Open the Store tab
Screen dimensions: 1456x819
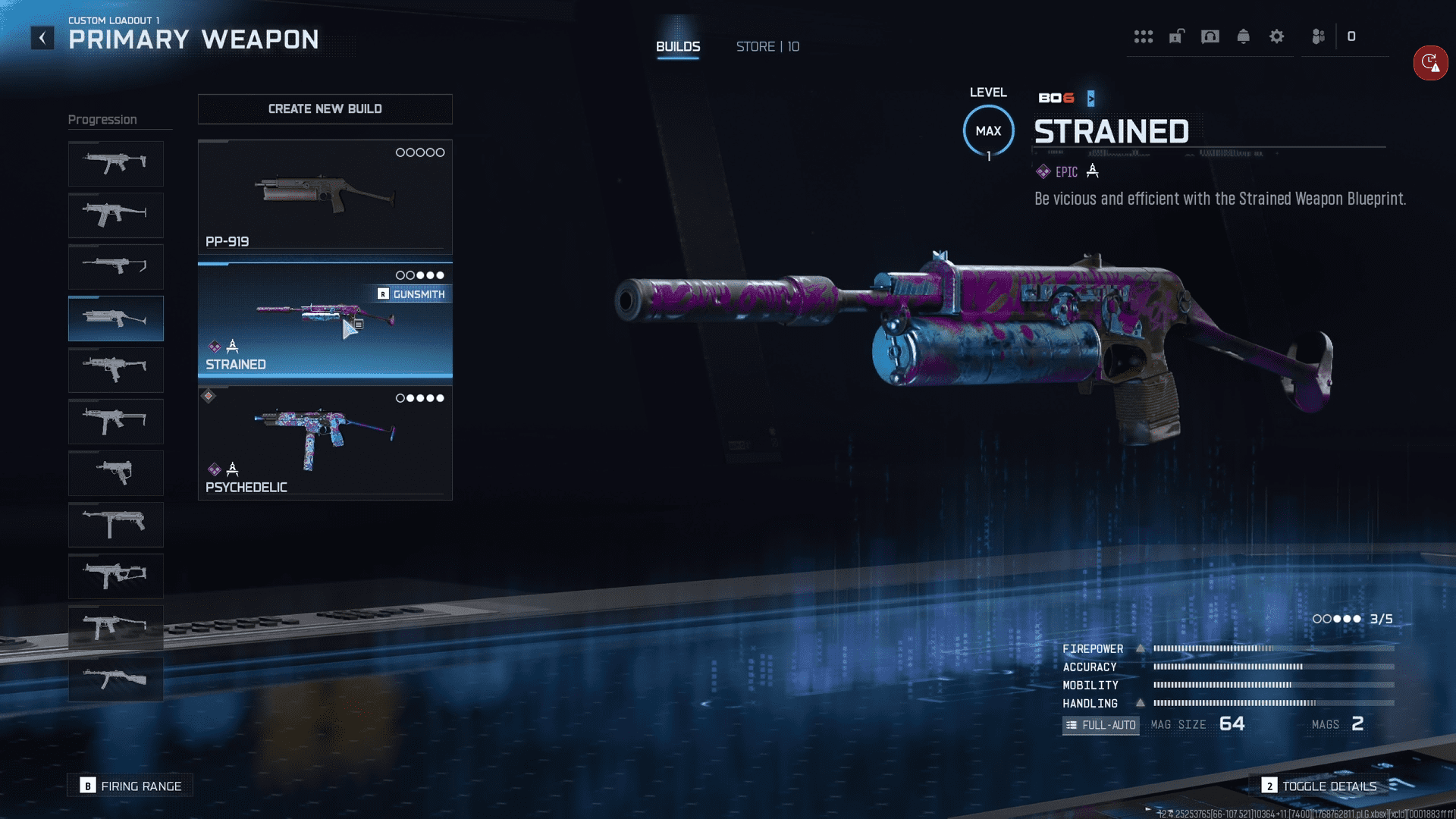click(767, 47)
